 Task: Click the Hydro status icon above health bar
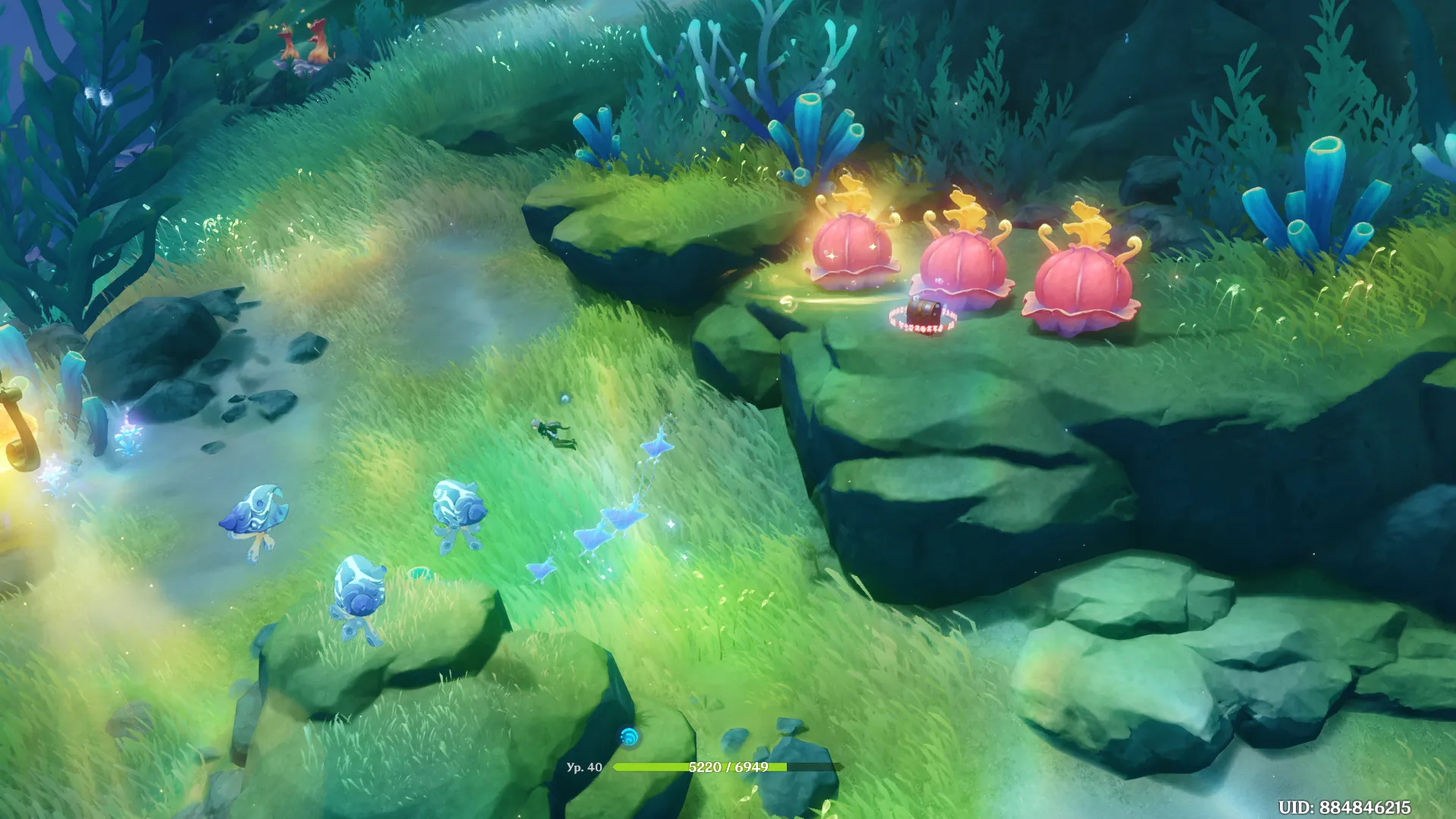pos(628,736)
